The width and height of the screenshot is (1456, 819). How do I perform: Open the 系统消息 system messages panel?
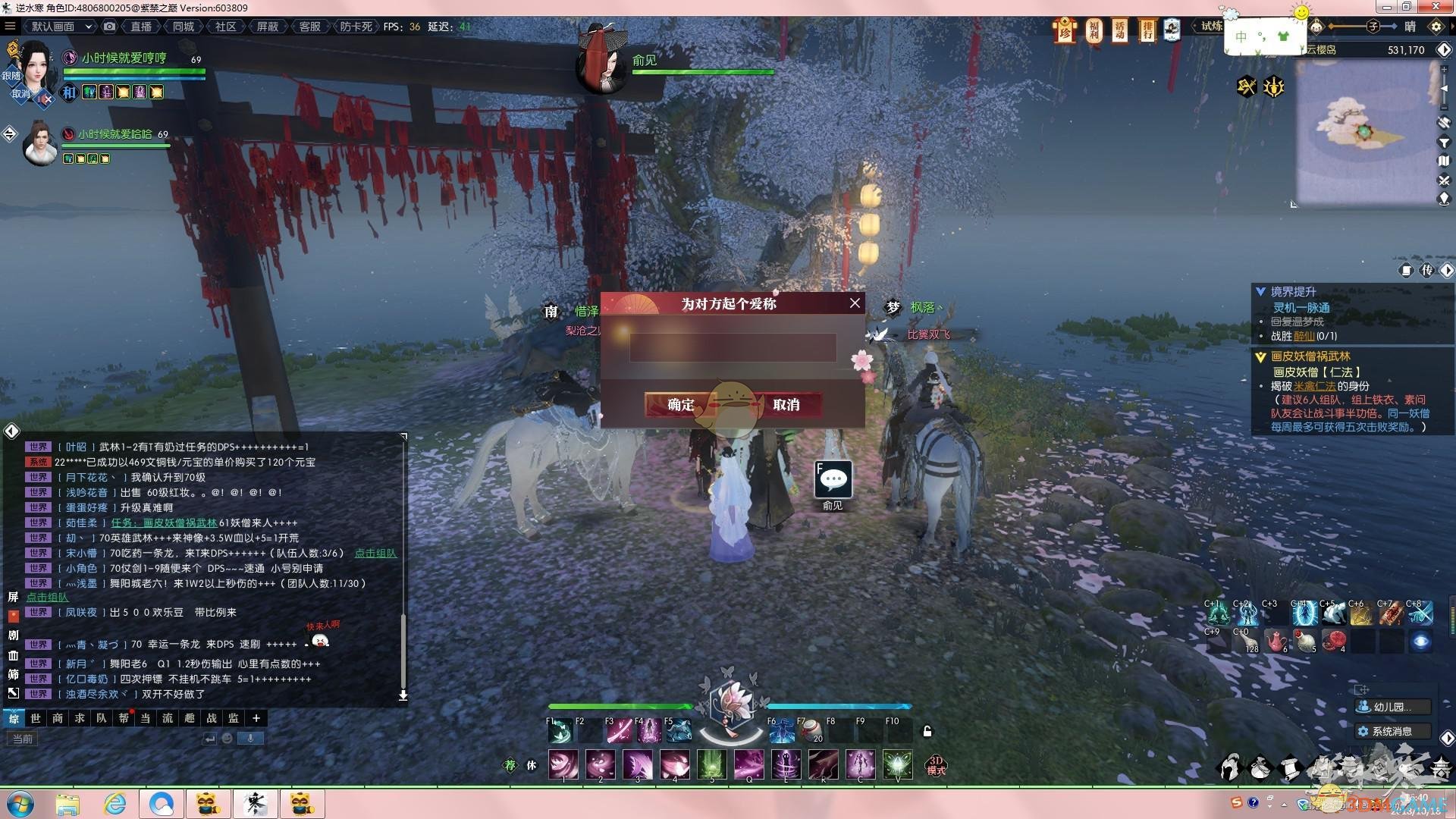pos(1392,731)
